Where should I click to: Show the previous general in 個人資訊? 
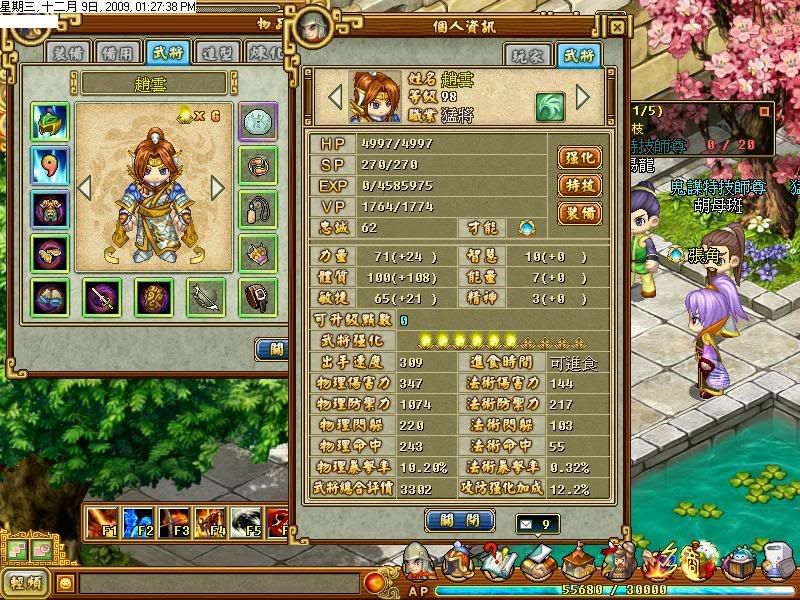point(336,97)
